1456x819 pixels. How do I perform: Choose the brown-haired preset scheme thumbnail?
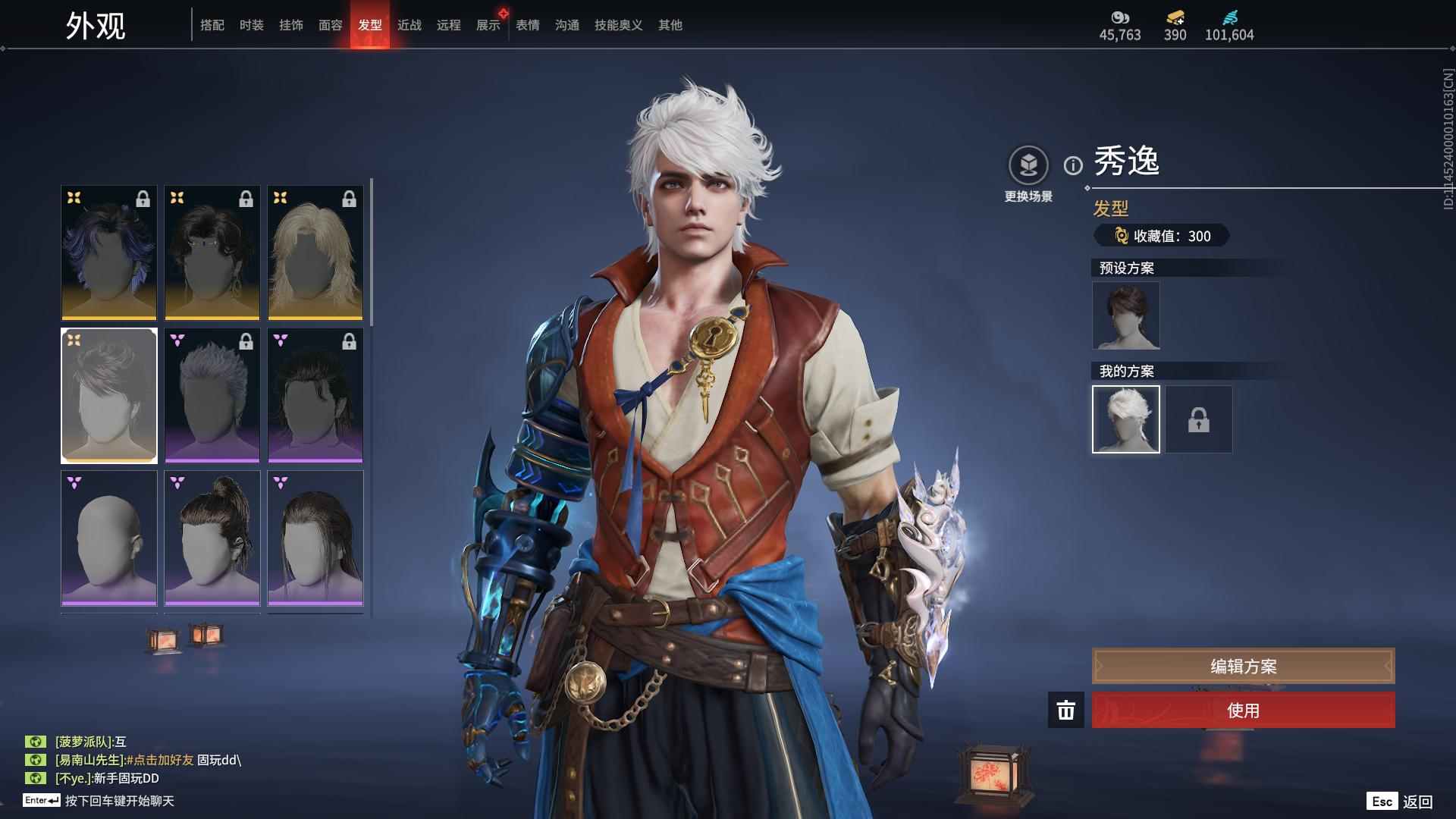(1125, 315)
